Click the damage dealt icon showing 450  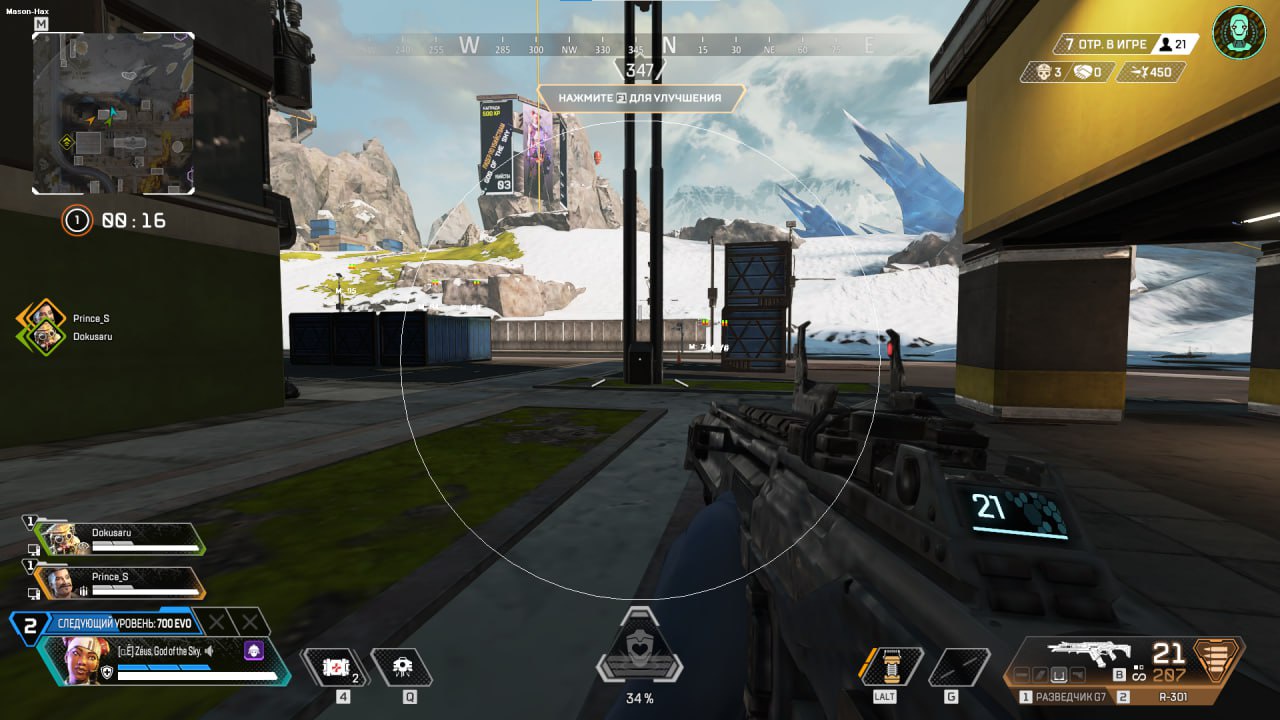pos(1140,72)
